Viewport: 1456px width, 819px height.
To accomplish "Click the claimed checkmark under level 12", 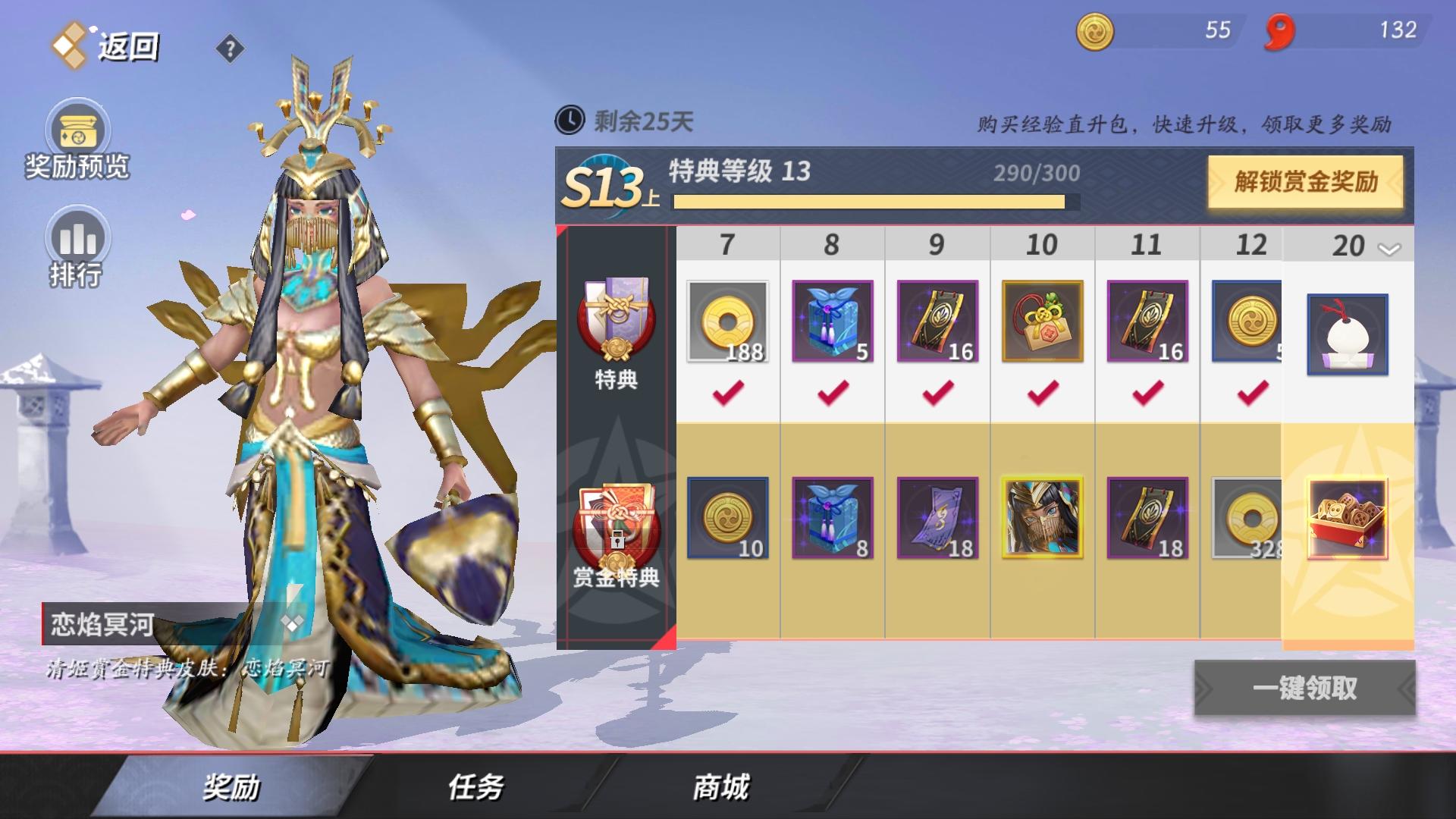I will pyautogui.click(x=1252, y=394).
